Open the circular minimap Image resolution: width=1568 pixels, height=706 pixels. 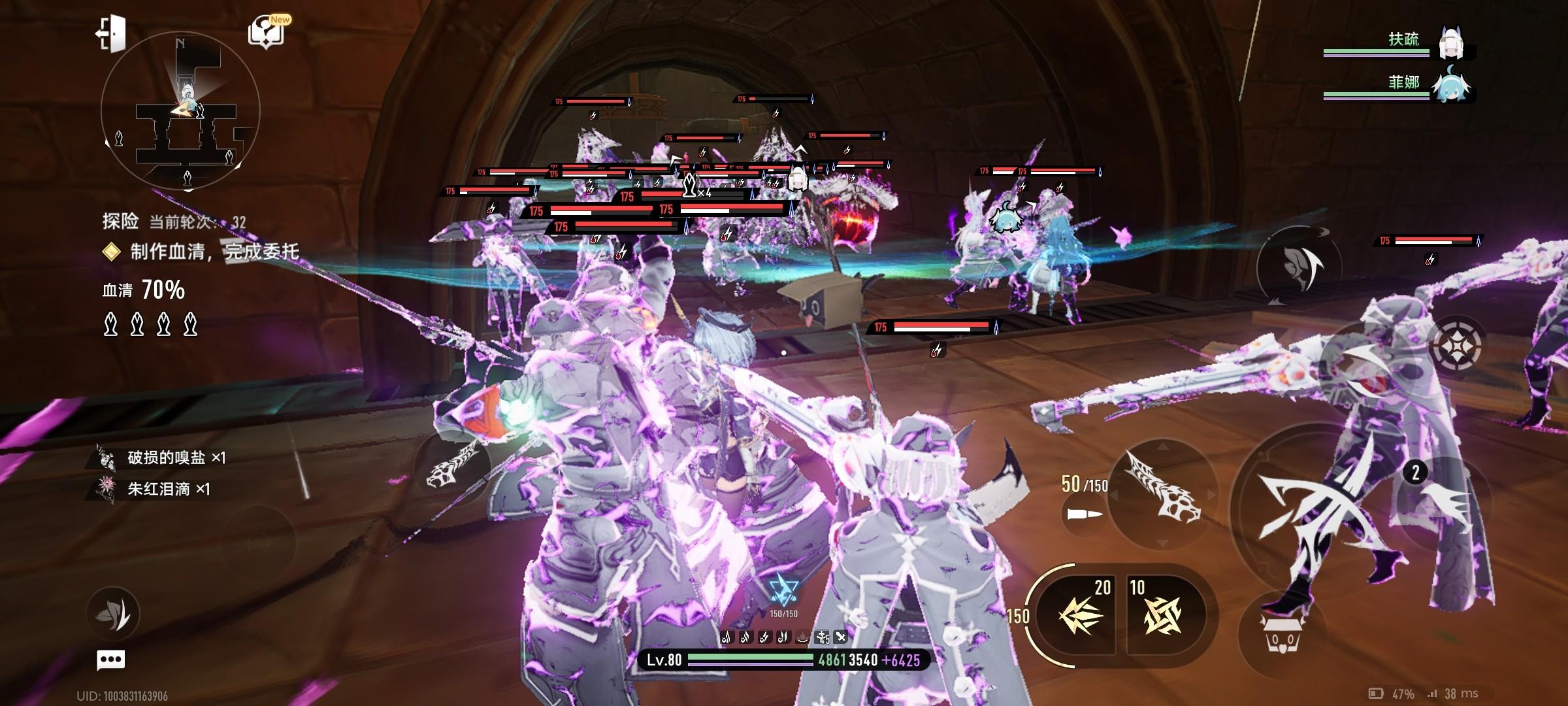pyautogui.click(x=180, y=111)
